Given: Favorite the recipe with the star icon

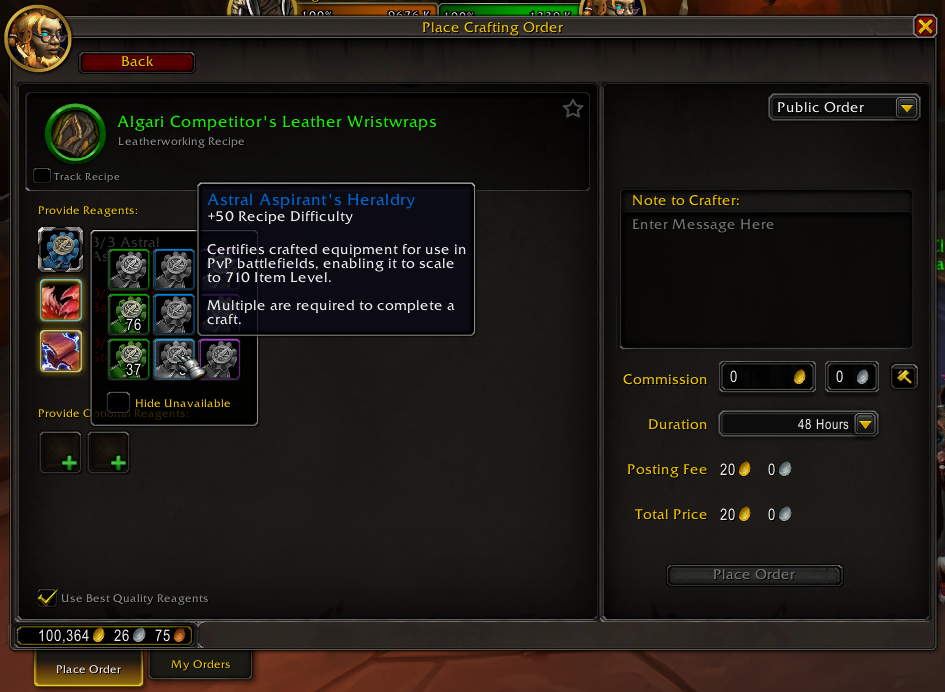Looking at the screenshot, I should pyautogui.click(x=573, y=109).
